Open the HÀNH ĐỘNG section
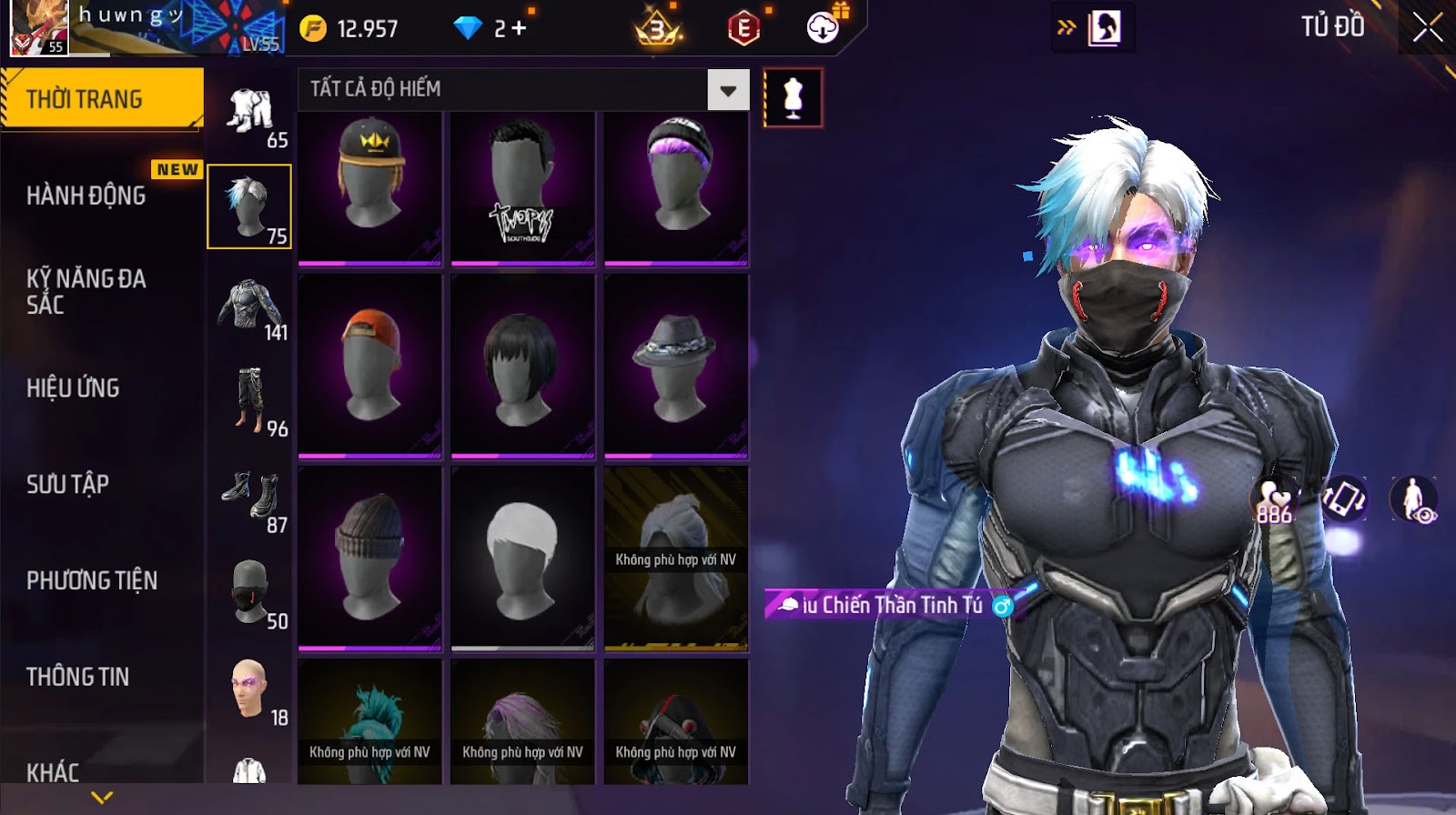1456x815 pixels. [86, 195]
